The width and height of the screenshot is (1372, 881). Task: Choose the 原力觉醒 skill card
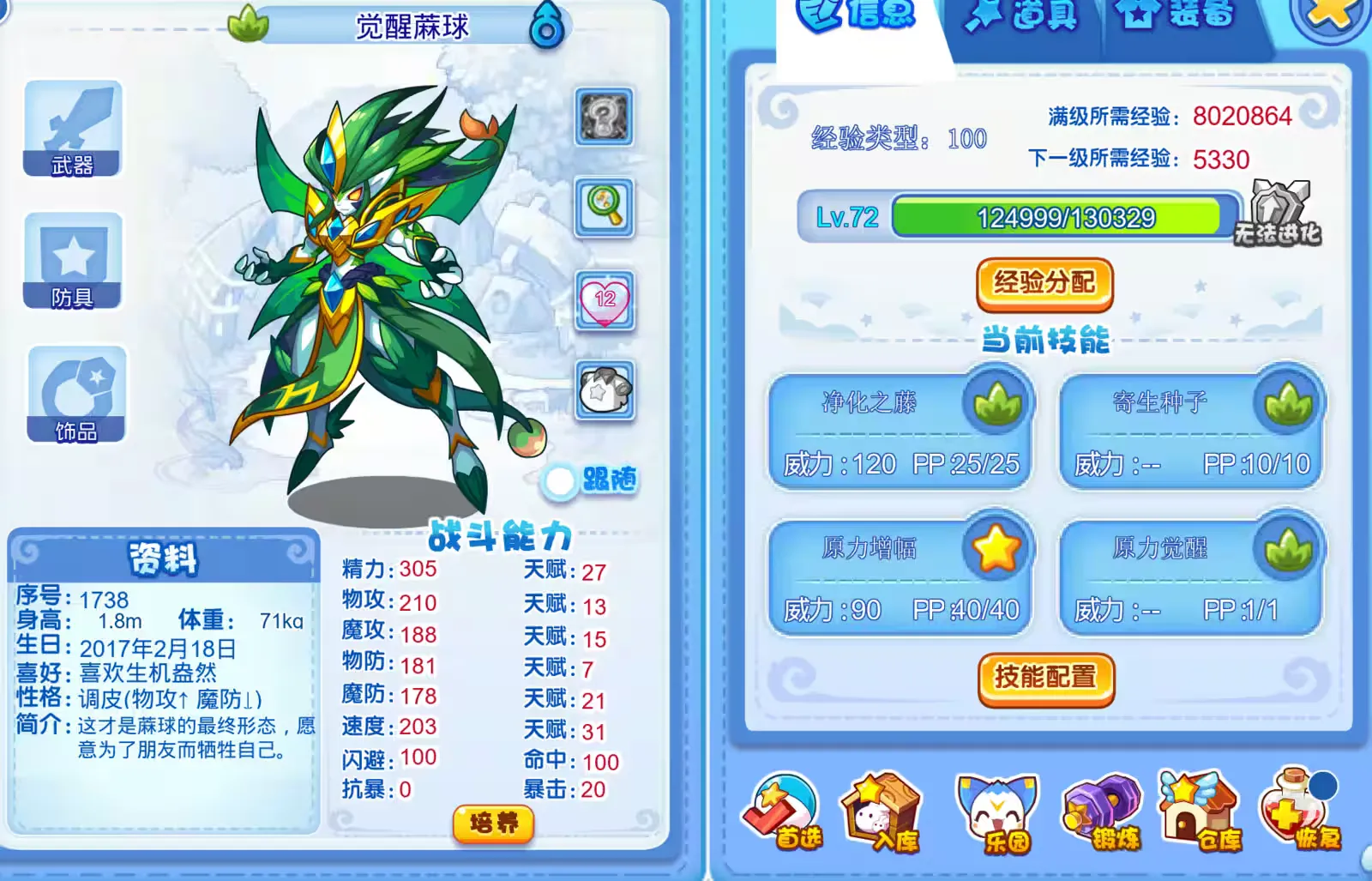pyautogui.click(x=1191, y=577)
